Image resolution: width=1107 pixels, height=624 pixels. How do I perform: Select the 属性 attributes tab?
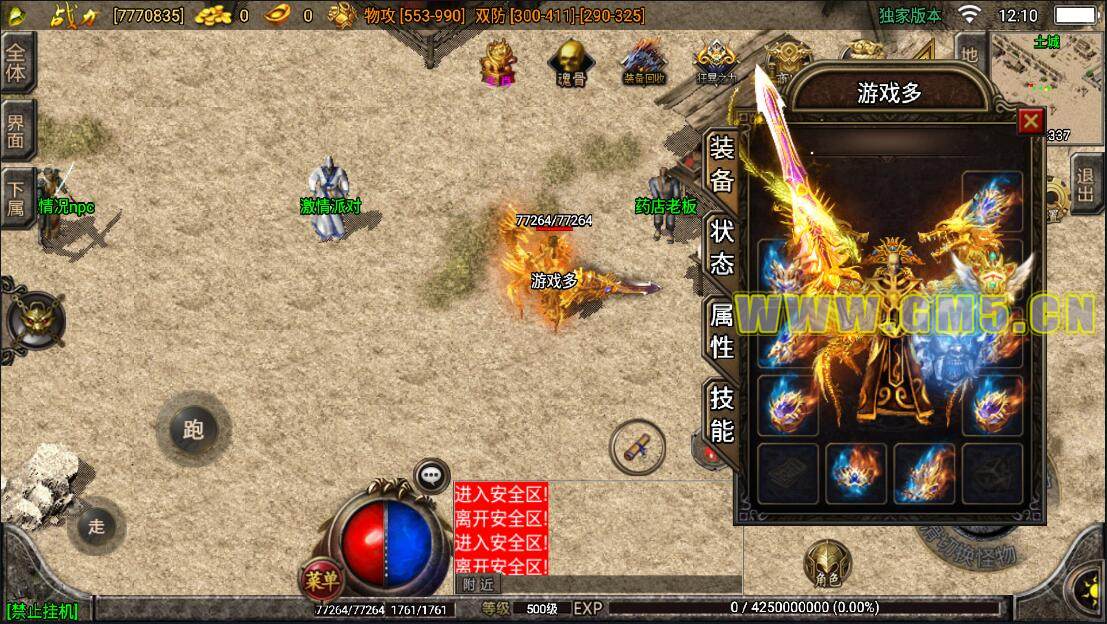pos(721,331)
